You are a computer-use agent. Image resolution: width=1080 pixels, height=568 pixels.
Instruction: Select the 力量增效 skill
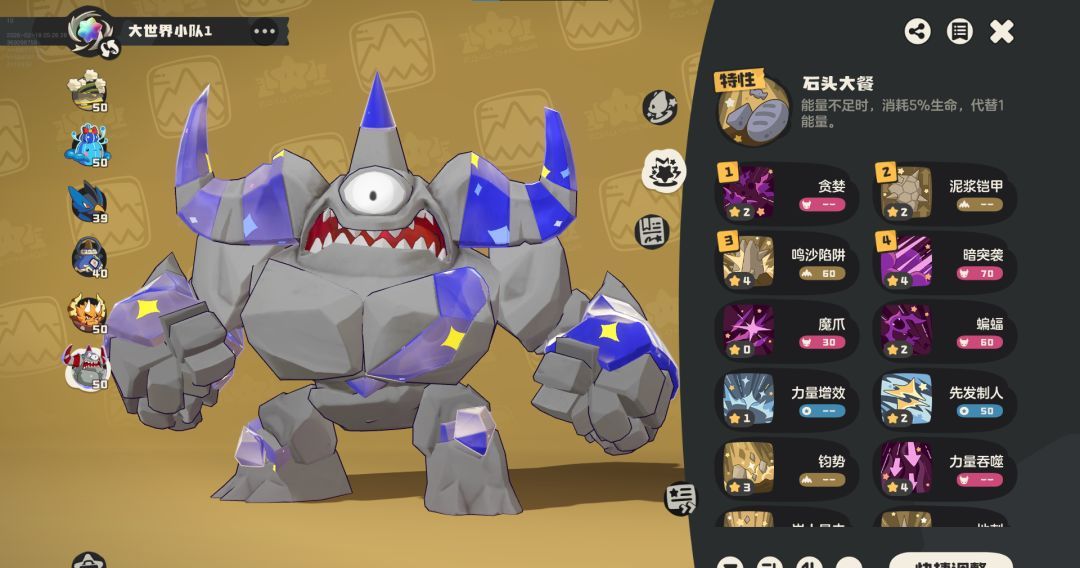(787, 401)
